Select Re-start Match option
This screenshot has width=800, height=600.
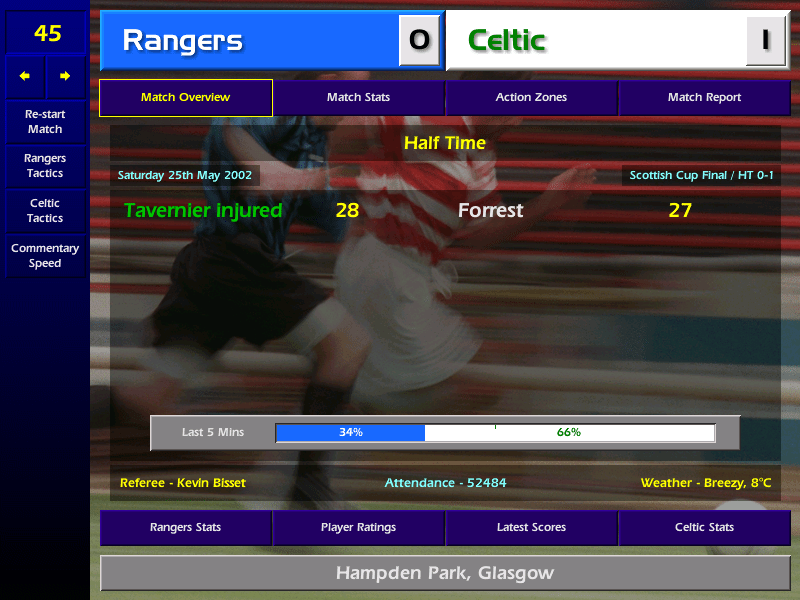click(45, 122)
